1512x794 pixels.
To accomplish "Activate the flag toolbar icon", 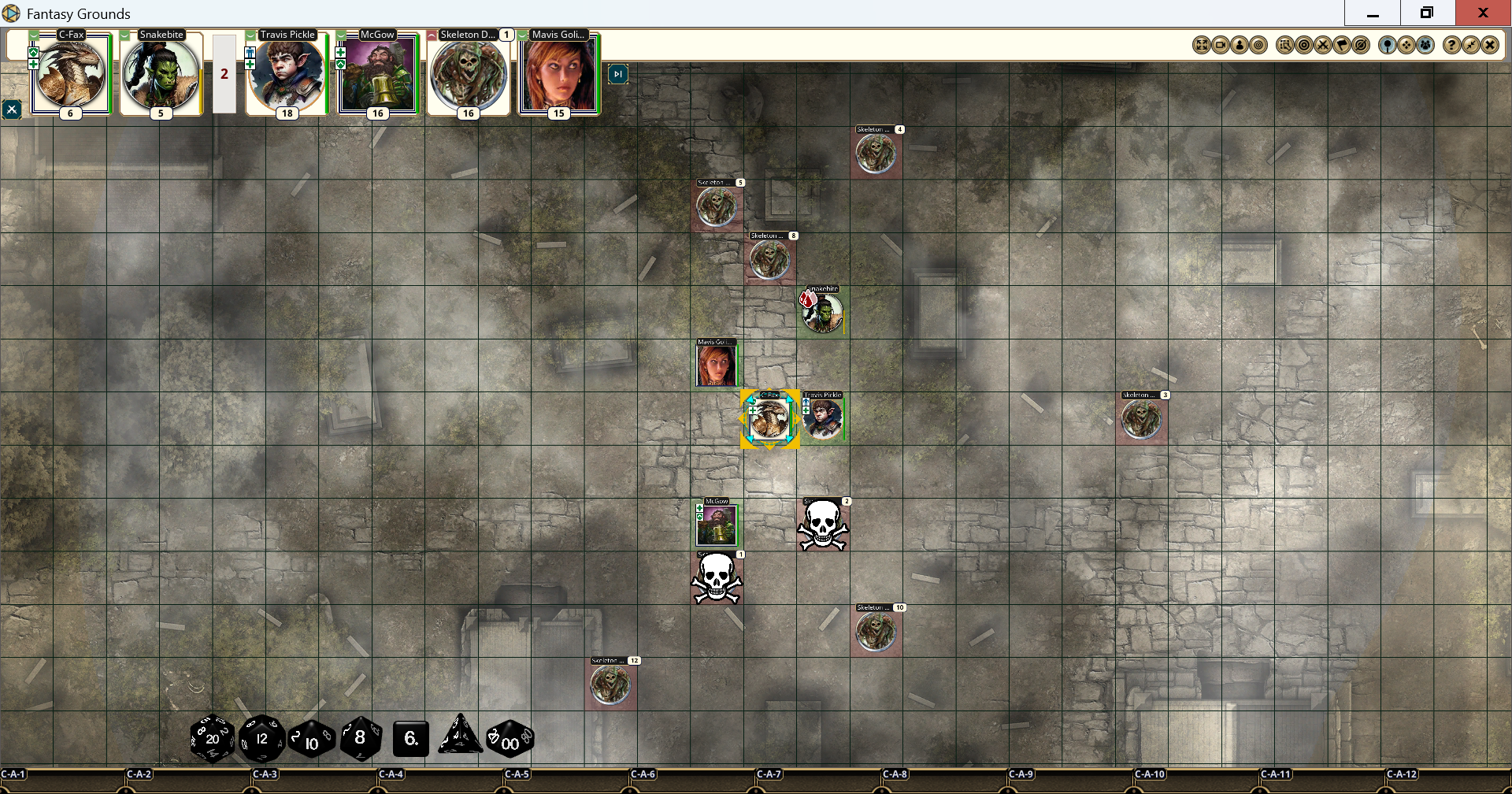I will pos(1342,45).
